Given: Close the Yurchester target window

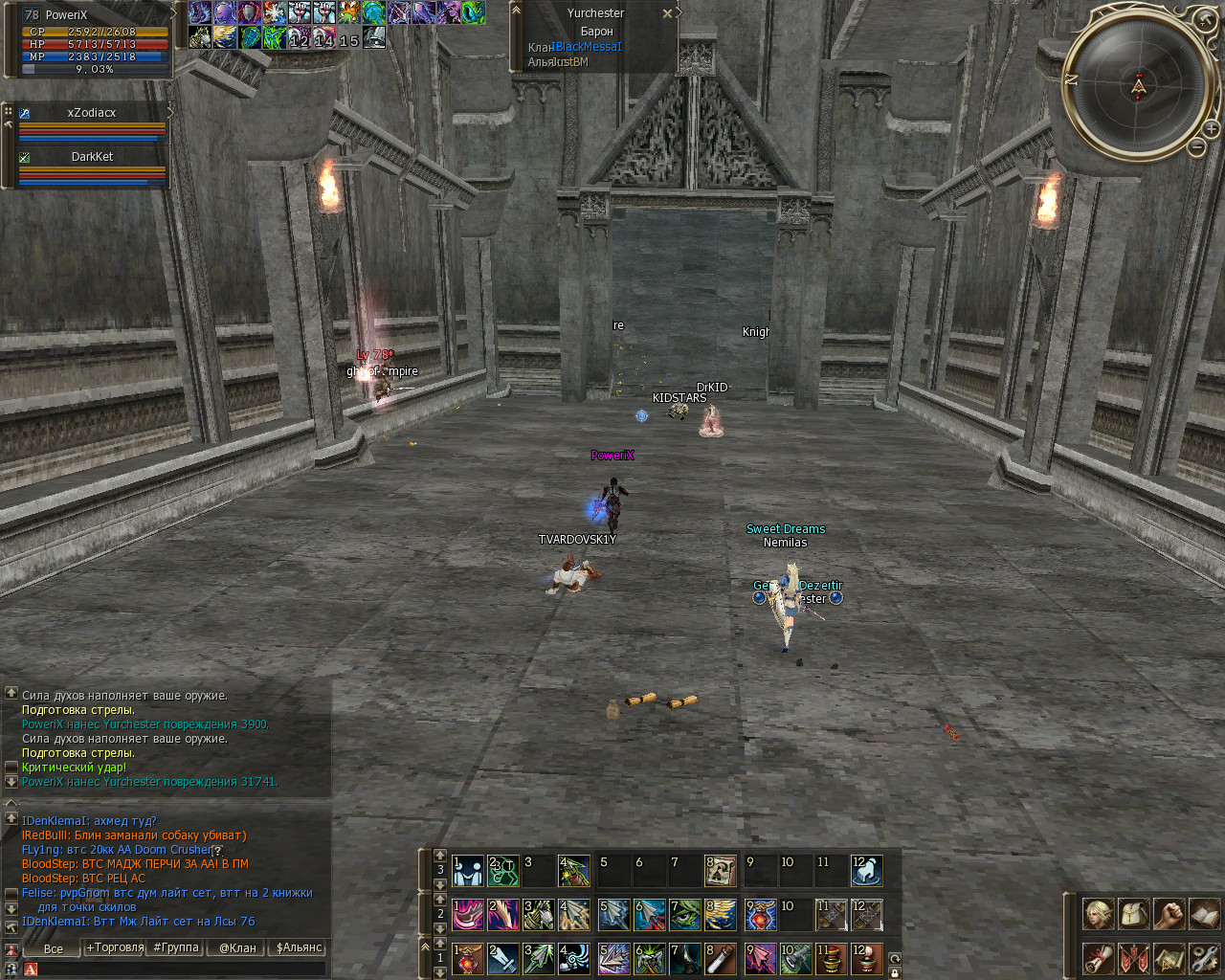Looking at the screenshot, I should click(x=667, y=13).
